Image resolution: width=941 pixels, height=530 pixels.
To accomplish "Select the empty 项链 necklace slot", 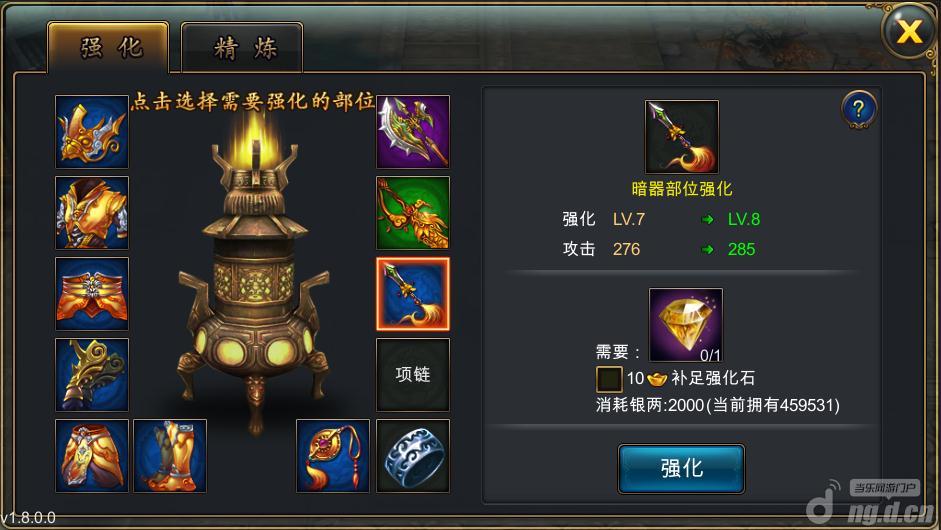I will [413, 375].
